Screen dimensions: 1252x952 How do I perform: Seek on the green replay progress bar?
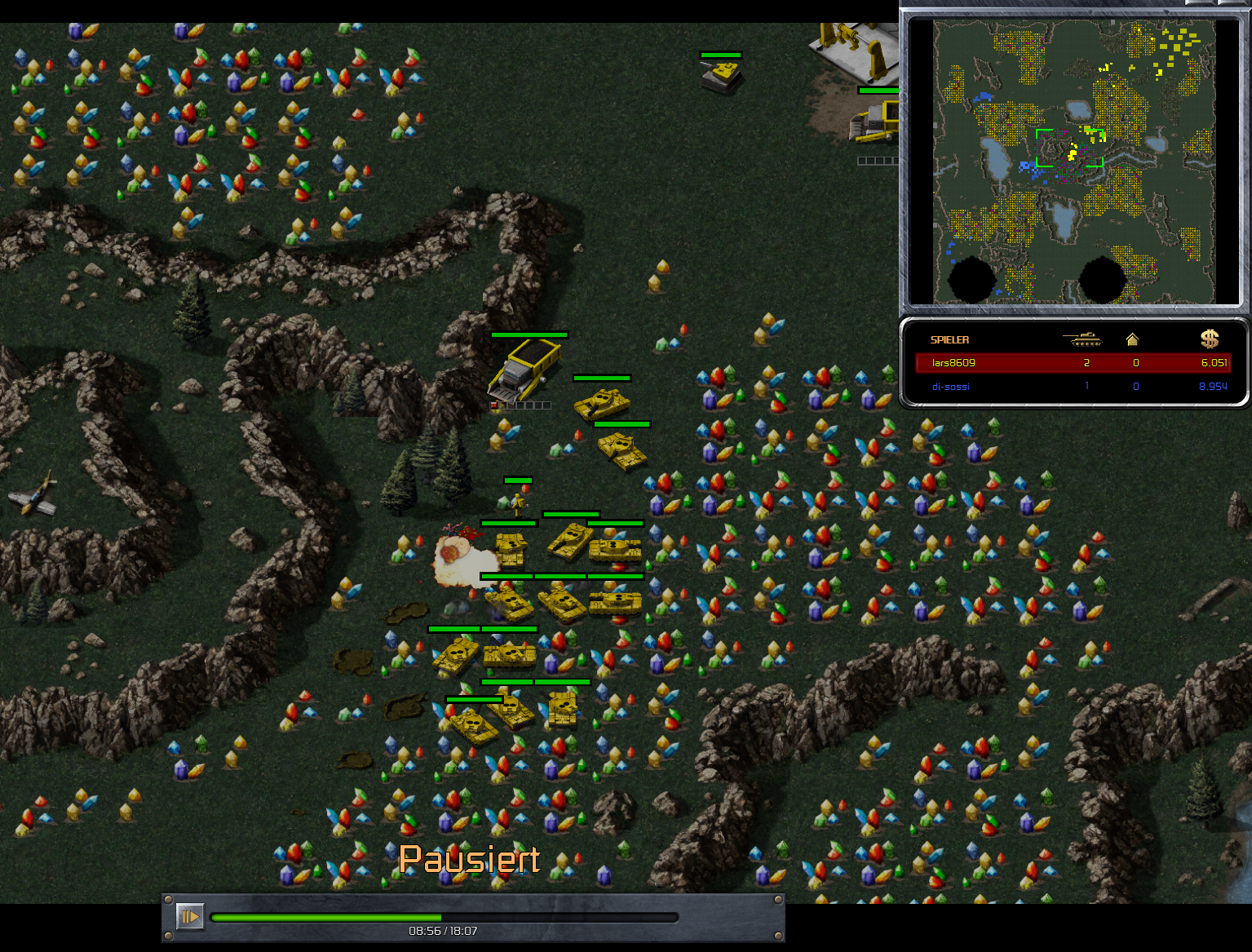445,917
